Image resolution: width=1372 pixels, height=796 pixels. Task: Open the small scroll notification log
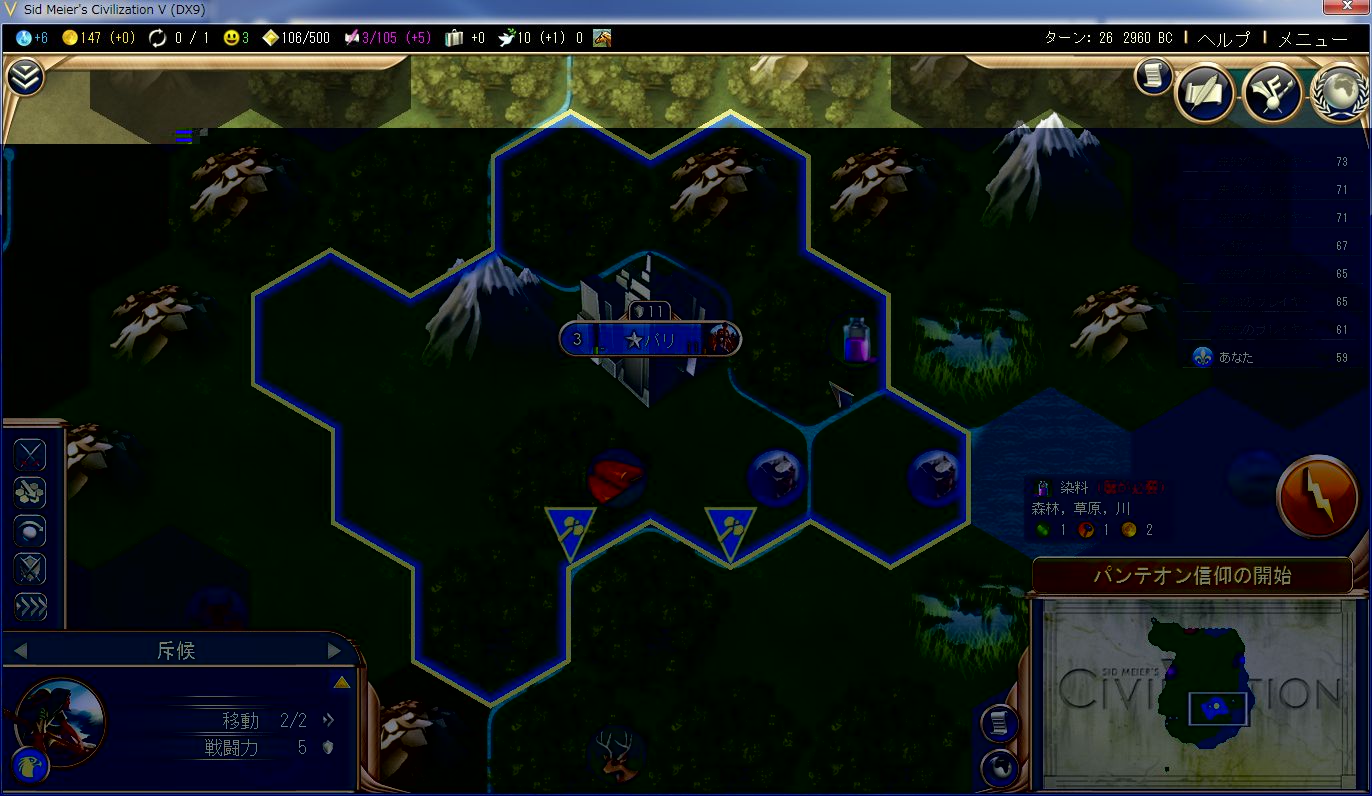pyautogui.click(x=1153, y=76)
